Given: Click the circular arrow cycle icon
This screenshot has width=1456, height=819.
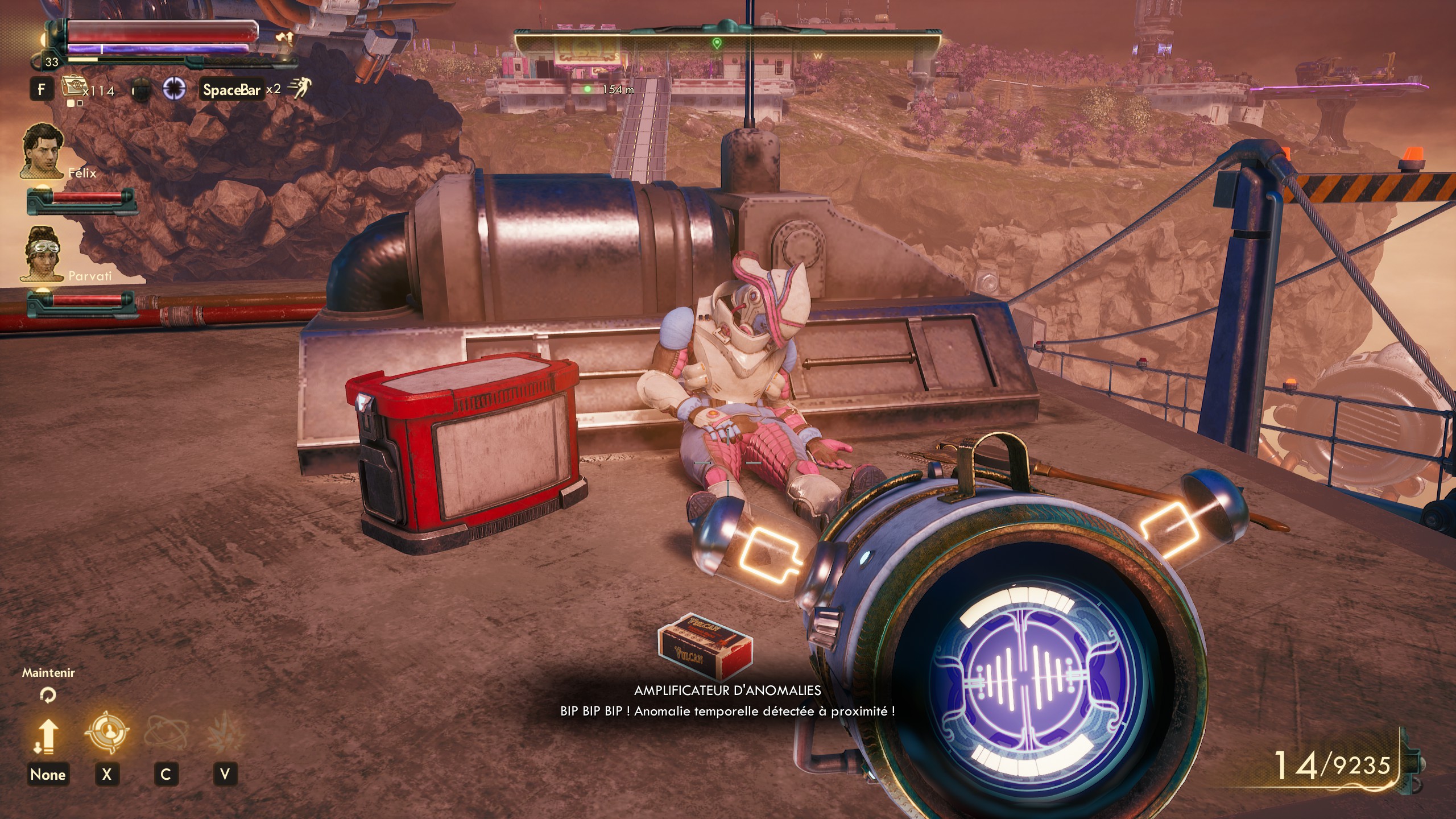Looking at the screenshot, I should point(48,694).
